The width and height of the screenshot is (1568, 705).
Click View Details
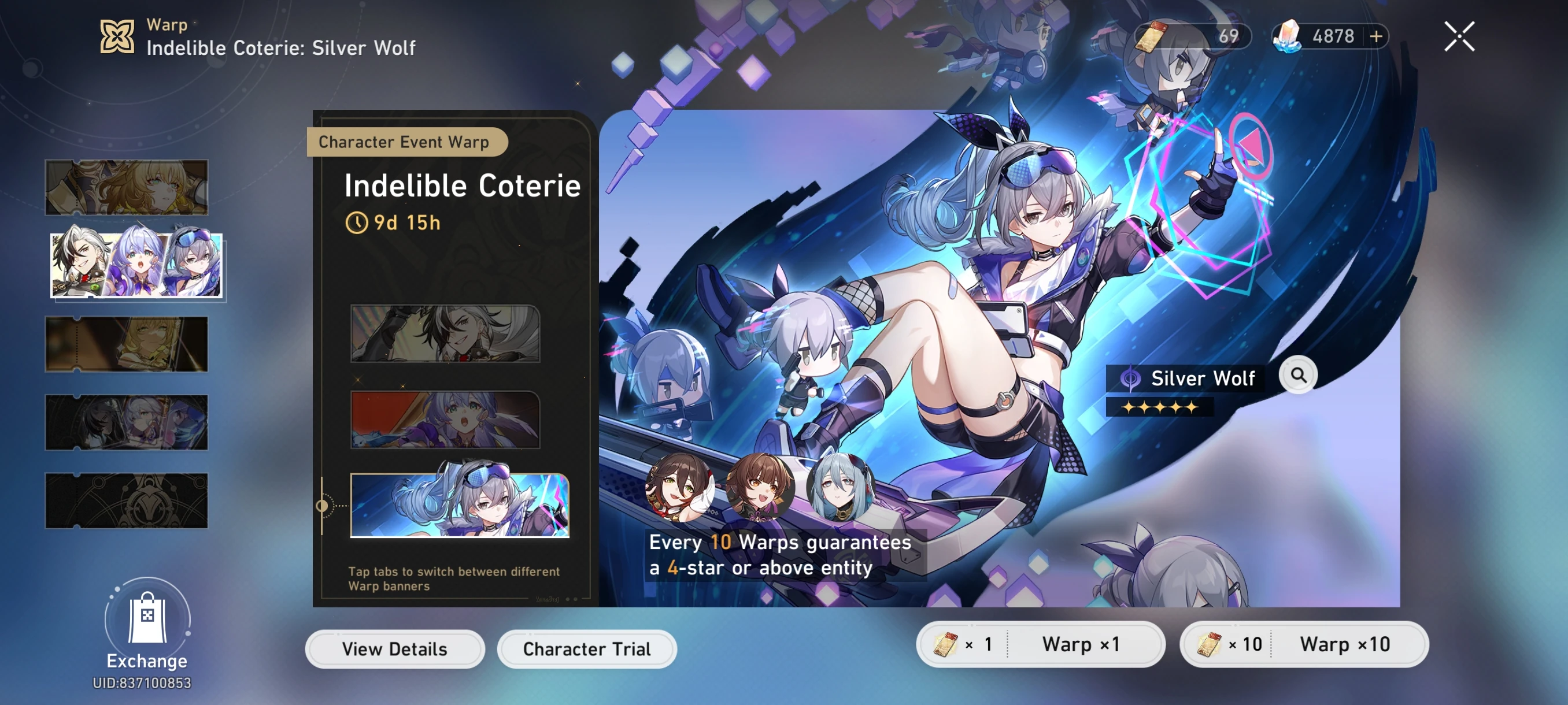pos(393,648)
